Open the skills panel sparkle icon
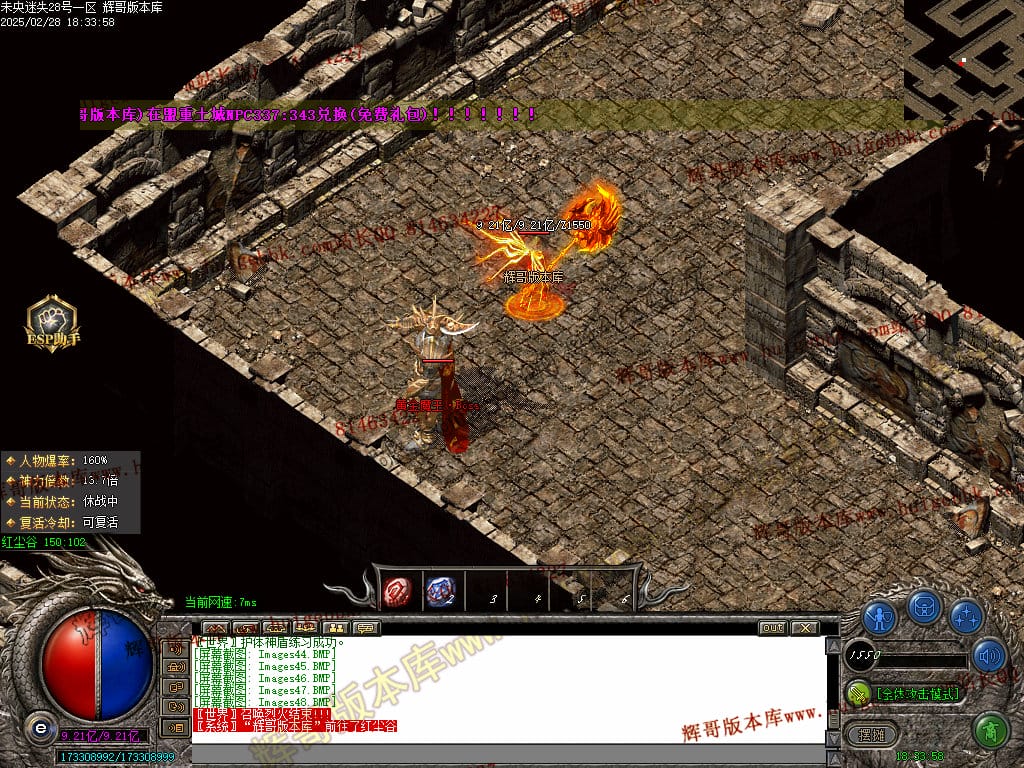 pos(966,615)
